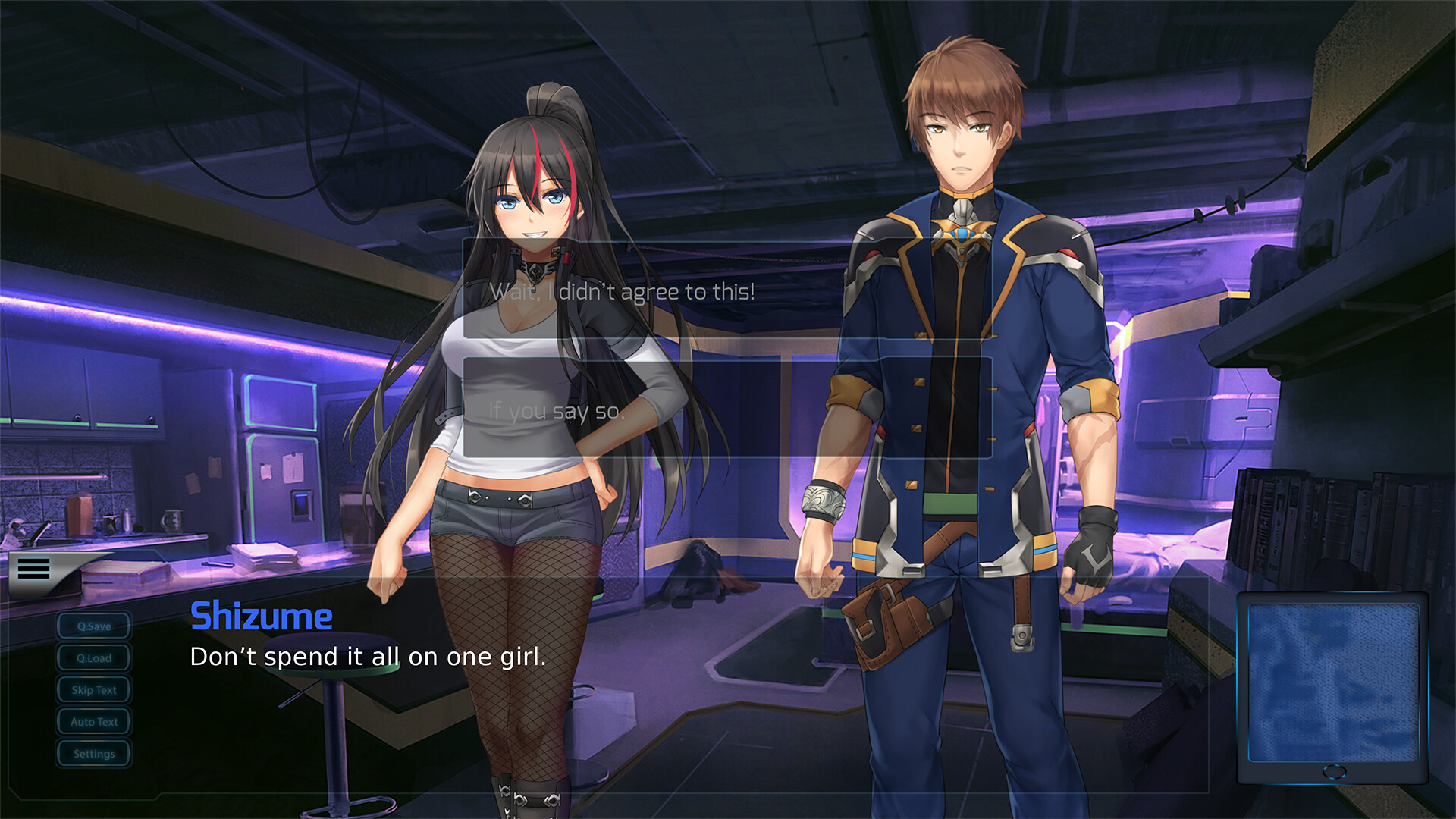Click the dialogue text to advance
Image resolution: width=1456 pixels, height=819 pixels.
tap(368, 657)
